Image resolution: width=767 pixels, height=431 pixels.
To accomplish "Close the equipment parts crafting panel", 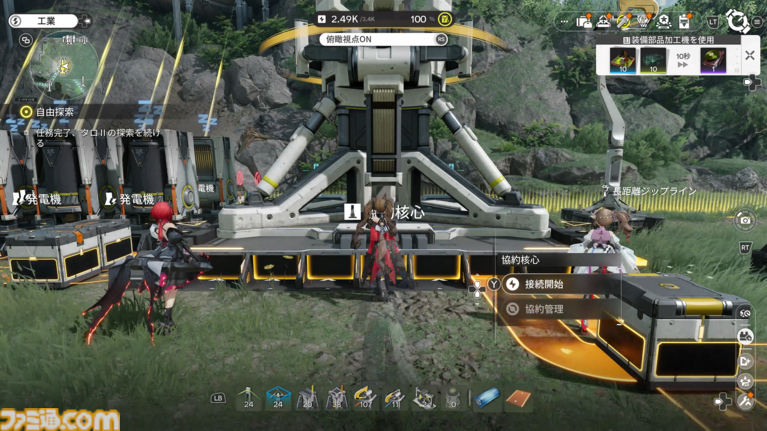I will (x=750, y=56).
